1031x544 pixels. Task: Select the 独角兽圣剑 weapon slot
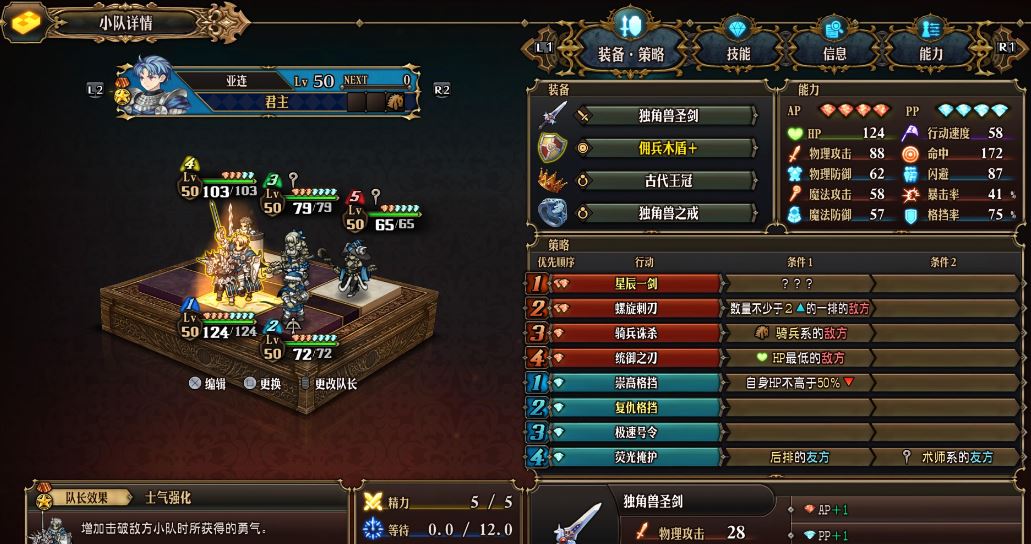[667, 116]
